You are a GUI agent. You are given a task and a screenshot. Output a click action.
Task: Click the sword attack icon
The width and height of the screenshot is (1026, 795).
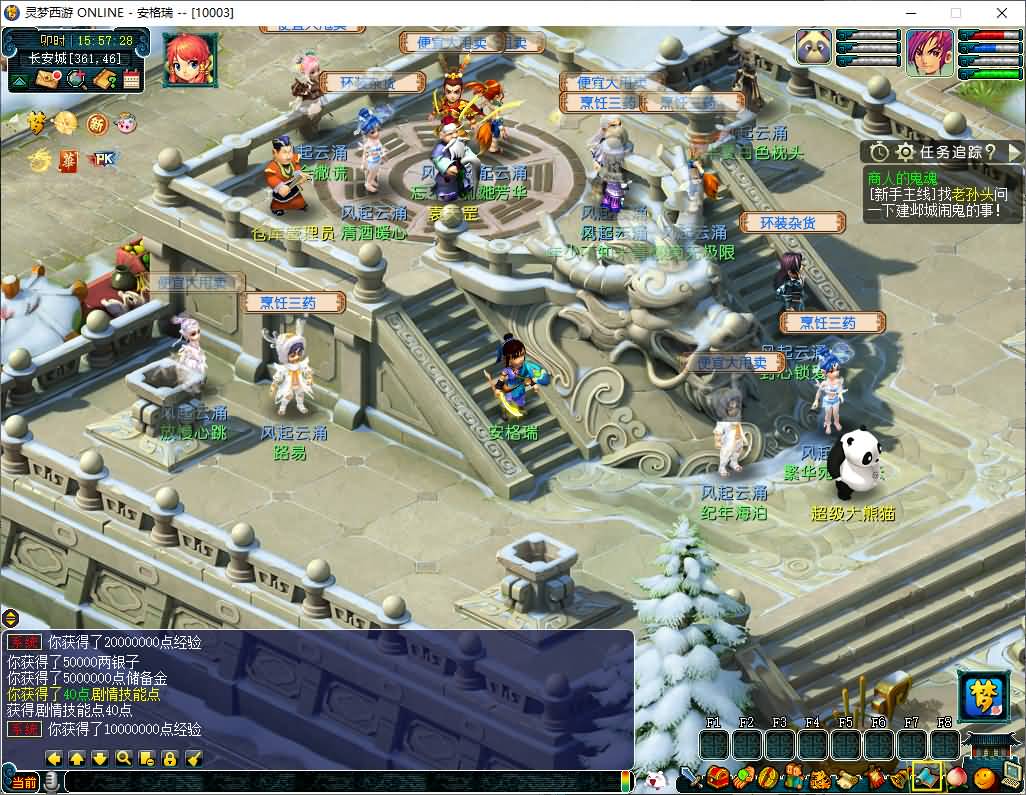click(690, 777)
